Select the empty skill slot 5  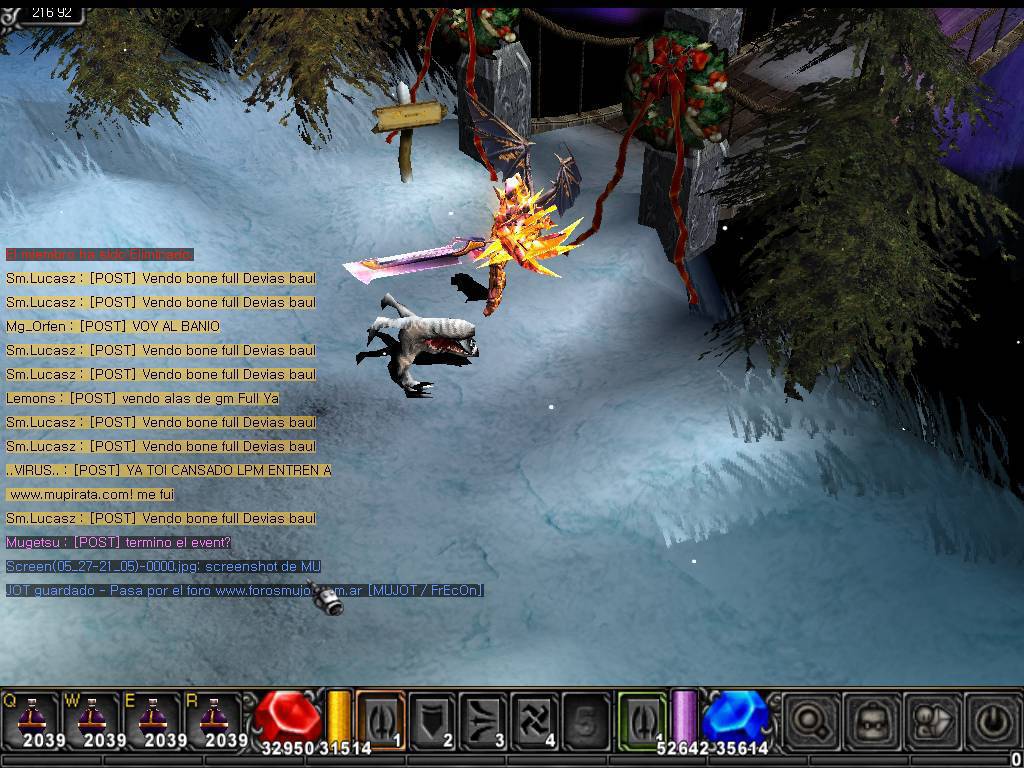(587, 719)
